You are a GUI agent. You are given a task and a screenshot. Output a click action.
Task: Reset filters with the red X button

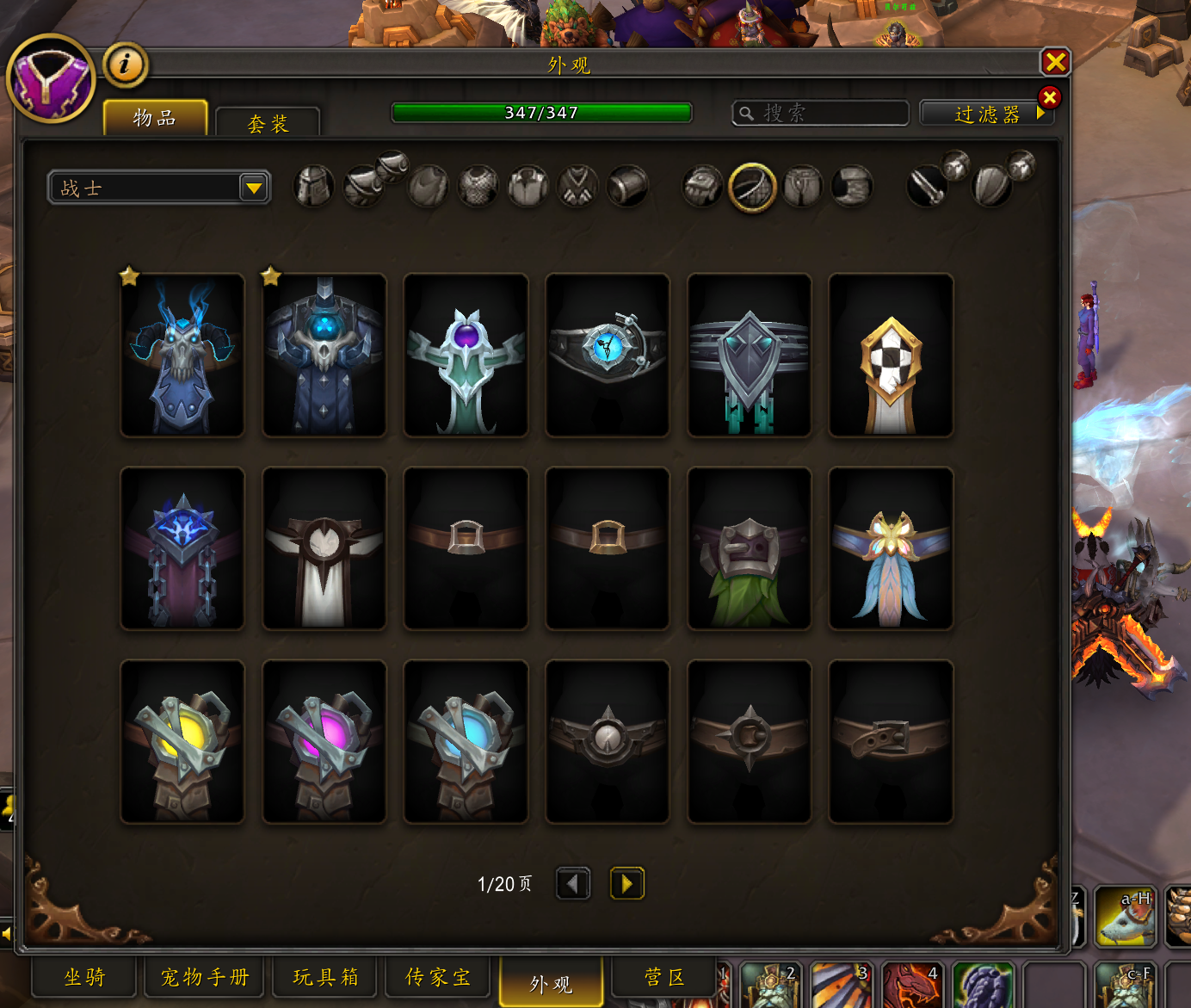point(1049,97)
